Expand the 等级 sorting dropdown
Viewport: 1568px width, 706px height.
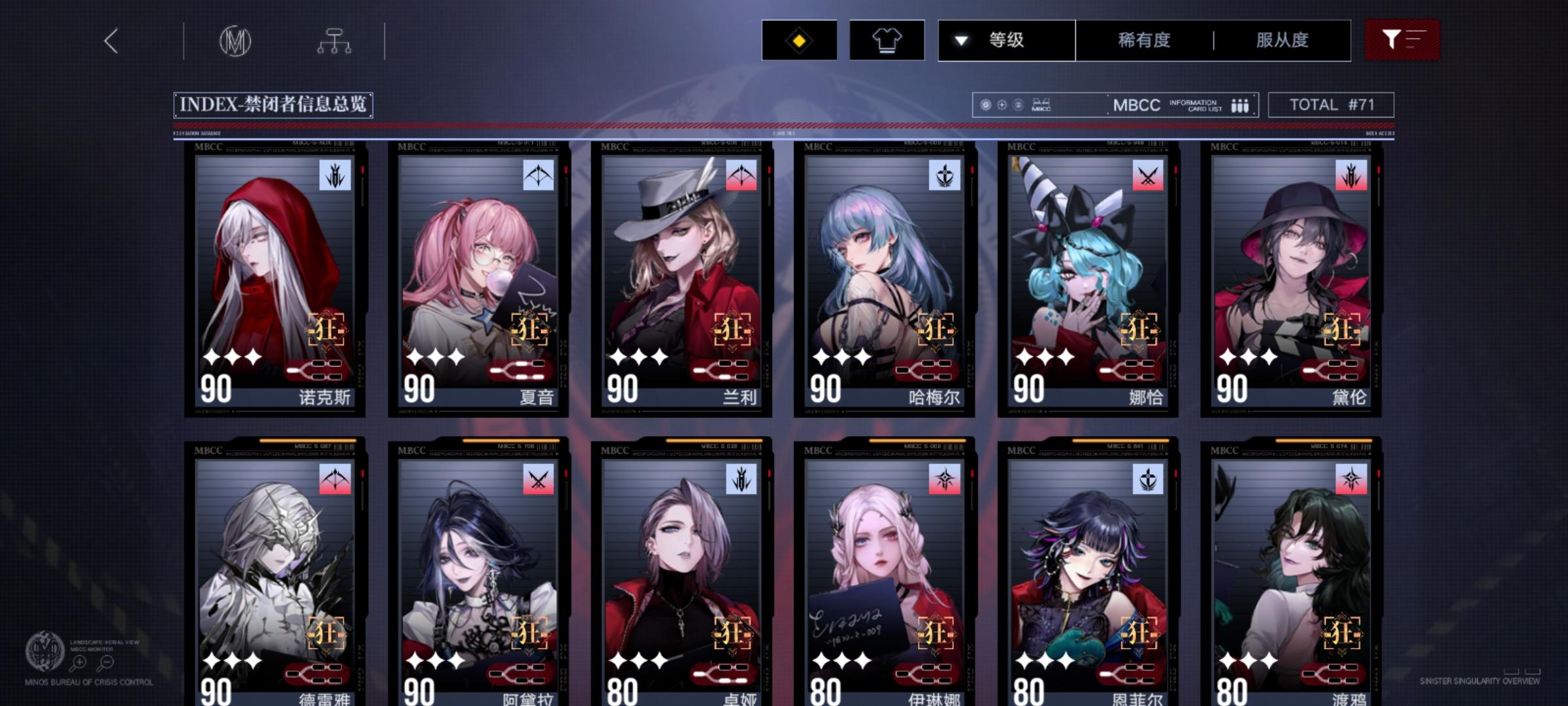coord(1006,40)
